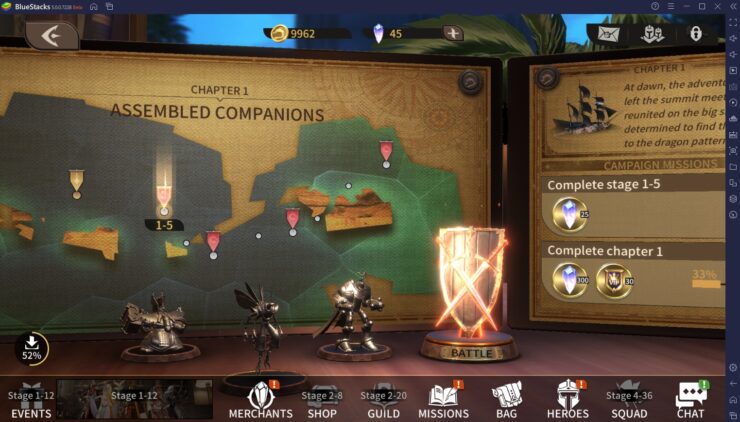Open the Chat window
The height and width of the screenshot is (422, 740).
pos(690,400)
